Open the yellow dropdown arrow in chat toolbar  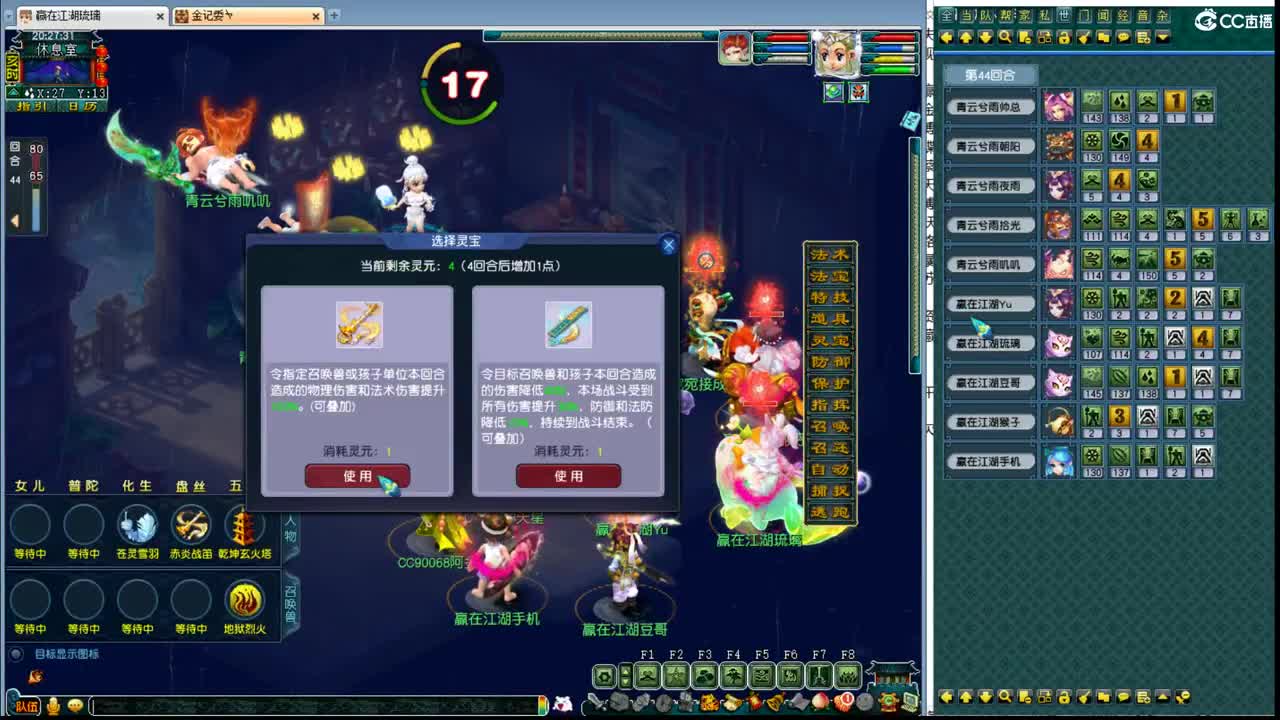click(x=1162, y=39)
